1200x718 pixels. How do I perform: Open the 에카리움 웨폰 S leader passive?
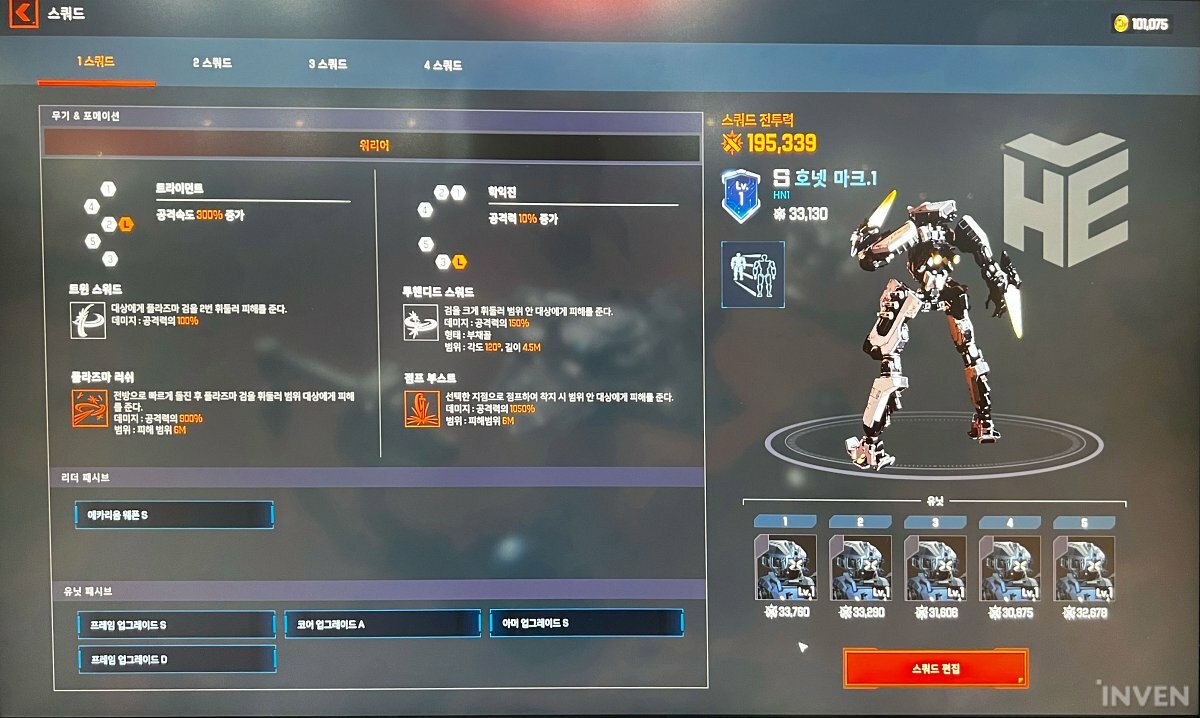(x=174, y=515)
